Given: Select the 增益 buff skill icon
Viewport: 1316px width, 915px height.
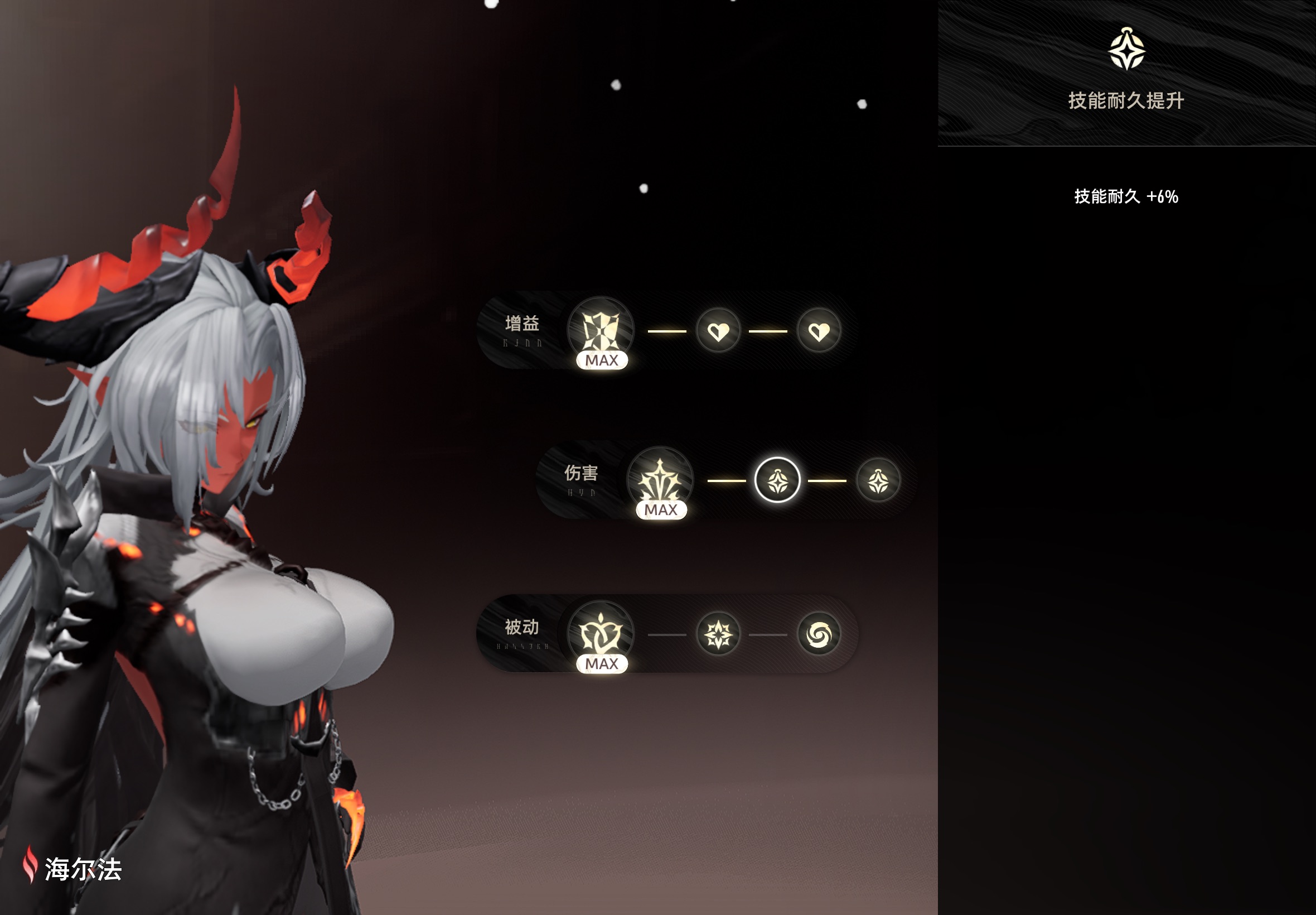Looking at the screenshot, I should (601, 330).
